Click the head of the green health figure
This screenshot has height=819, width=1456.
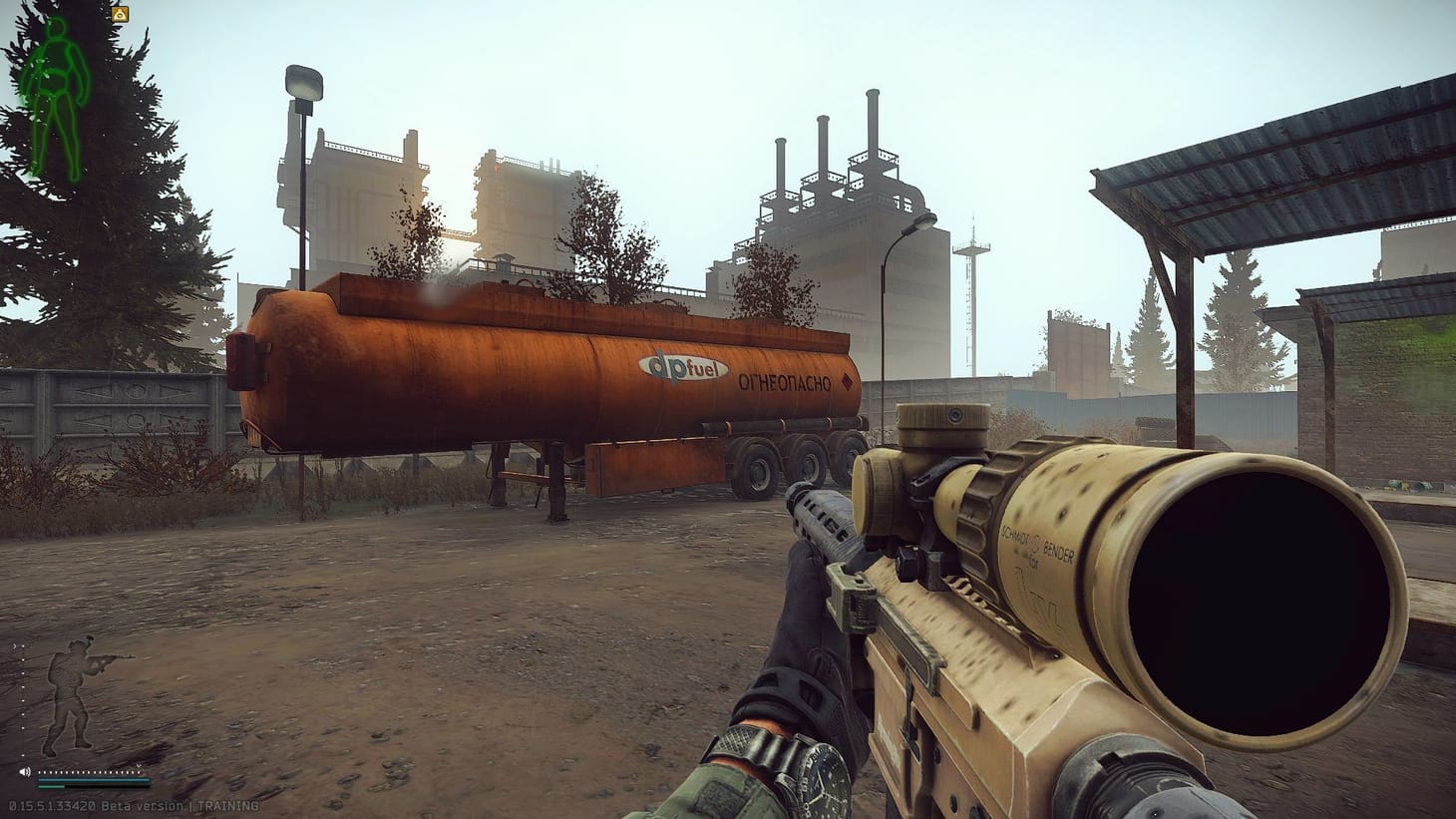click(x=55, y=28)
